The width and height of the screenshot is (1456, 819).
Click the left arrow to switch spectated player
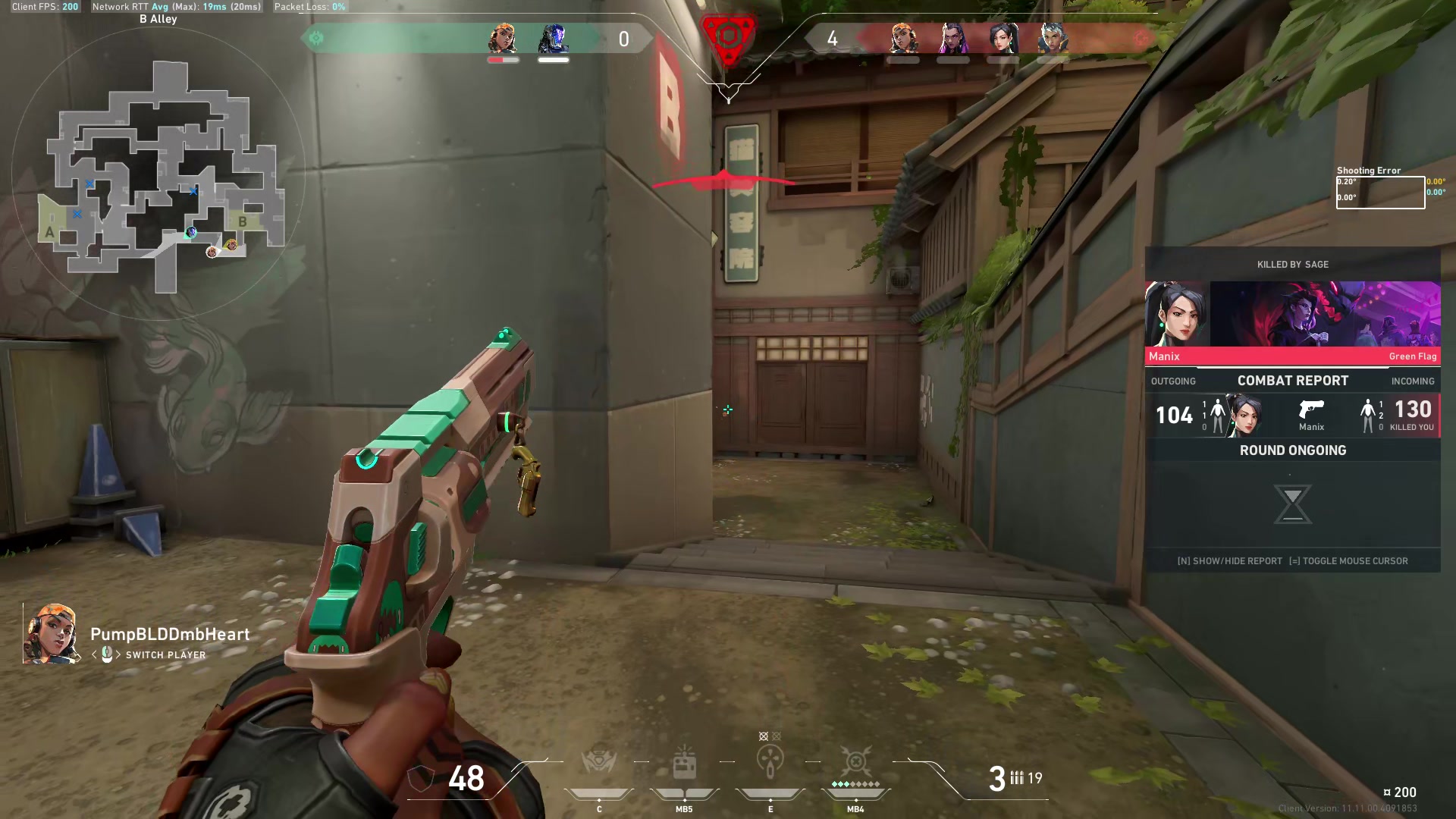[95, 655]
